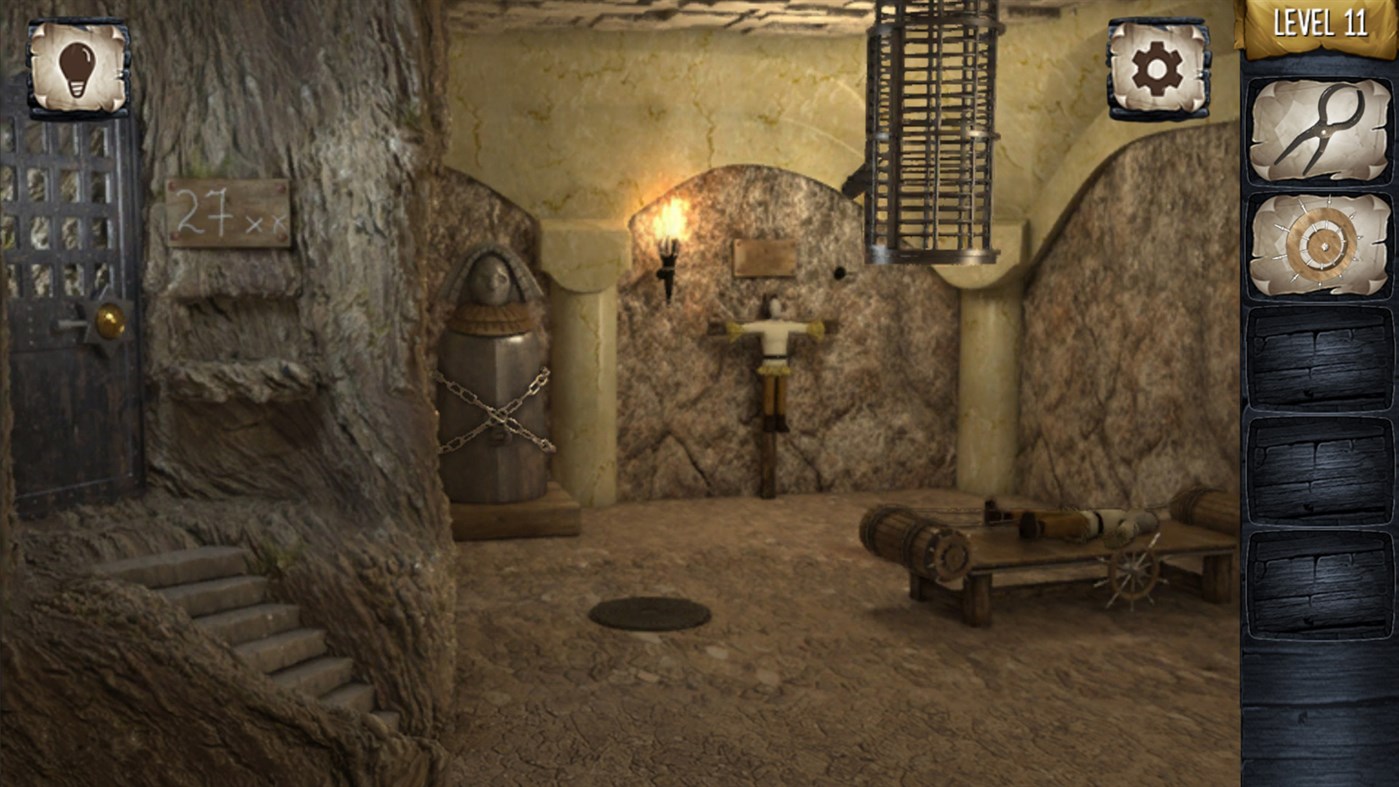Open the hint lightbulb icon

coord(78,67)
